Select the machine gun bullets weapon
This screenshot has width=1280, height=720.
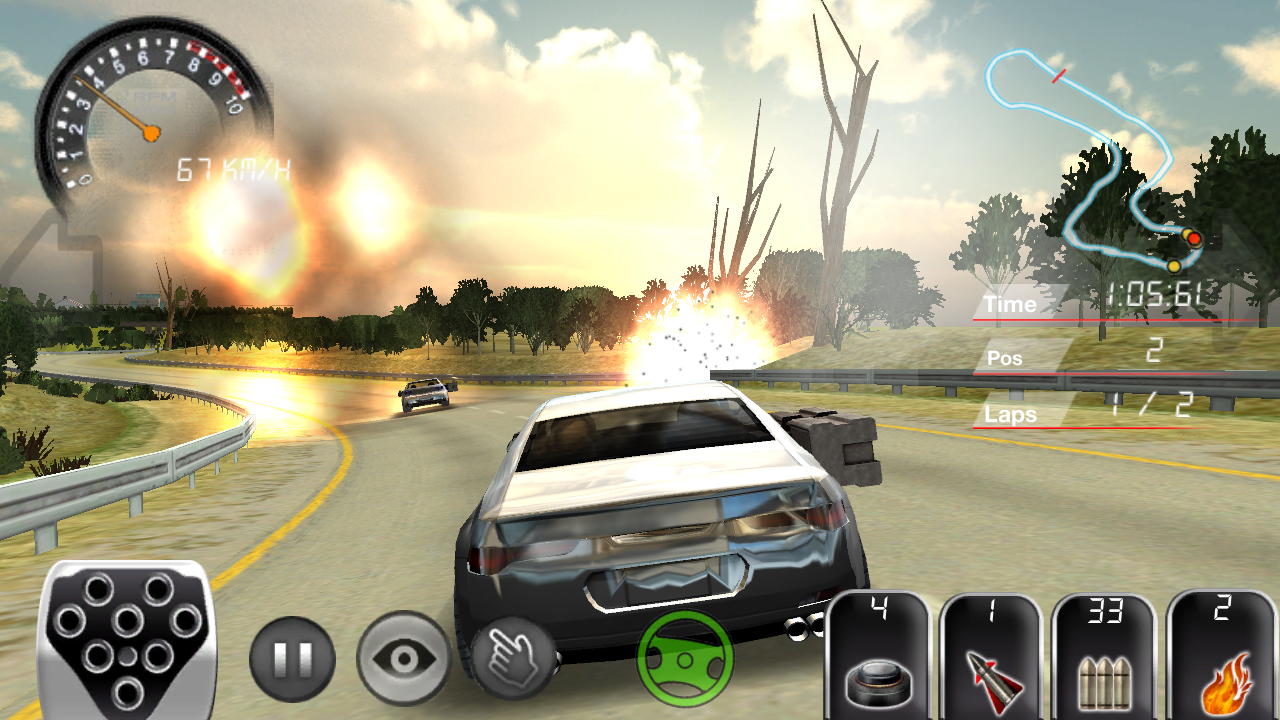click(1105, 657)
